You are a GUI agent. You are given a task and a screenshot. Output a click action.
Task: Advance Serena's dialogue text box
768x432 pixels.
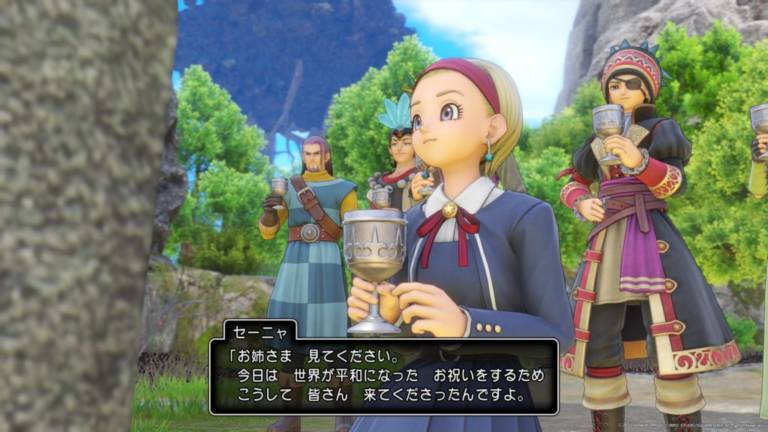click(384, 375)
